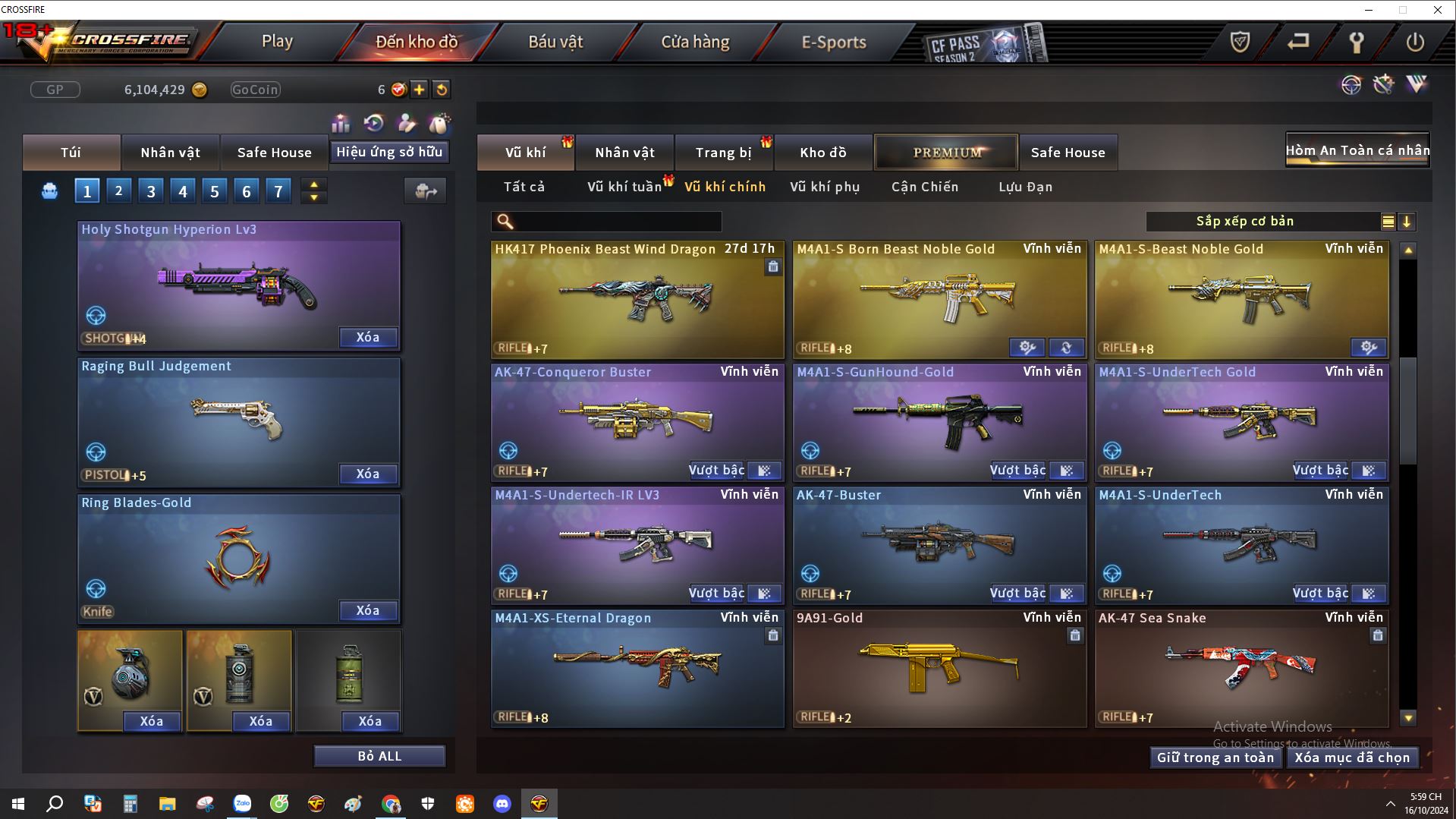Click the weapon search field
Viewport: 1456px width, 819px height.
click(x=616, y=222)
